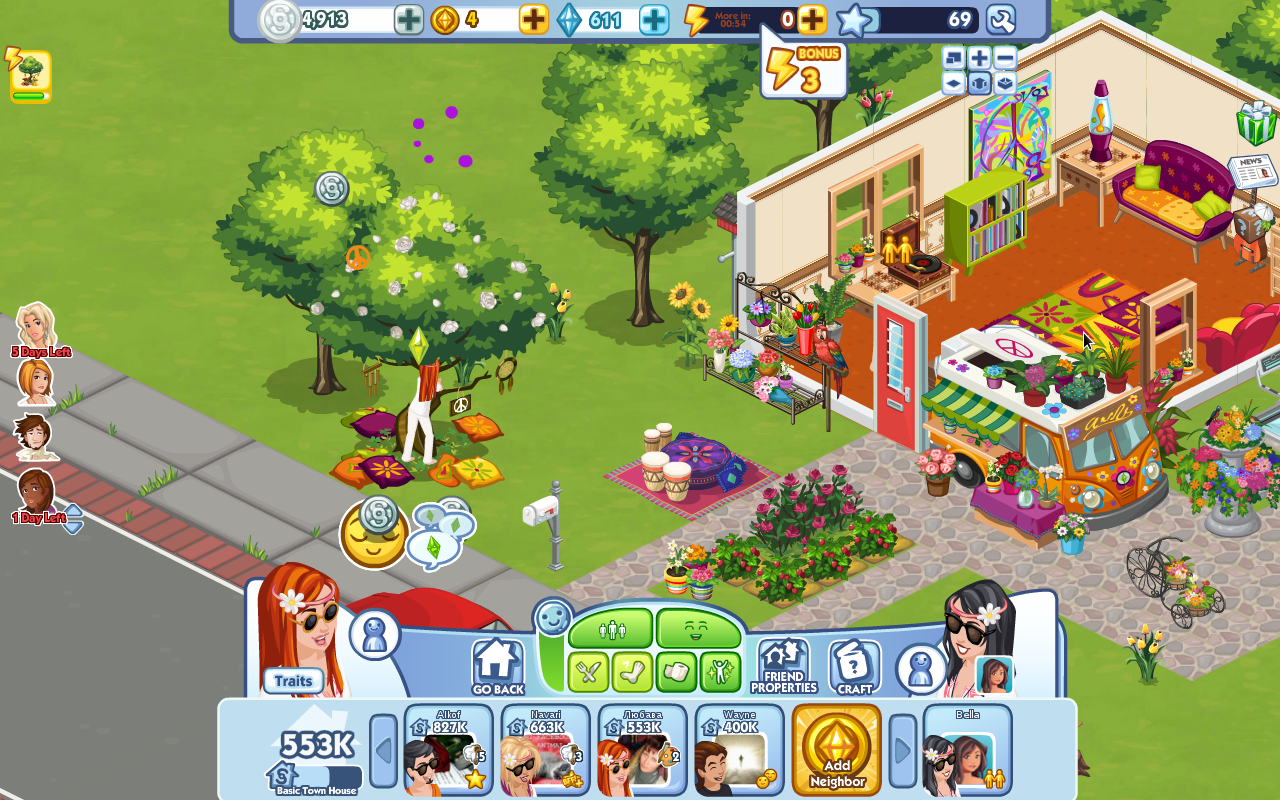
Task: Add a new neighbor
Action: click(836, 750)
